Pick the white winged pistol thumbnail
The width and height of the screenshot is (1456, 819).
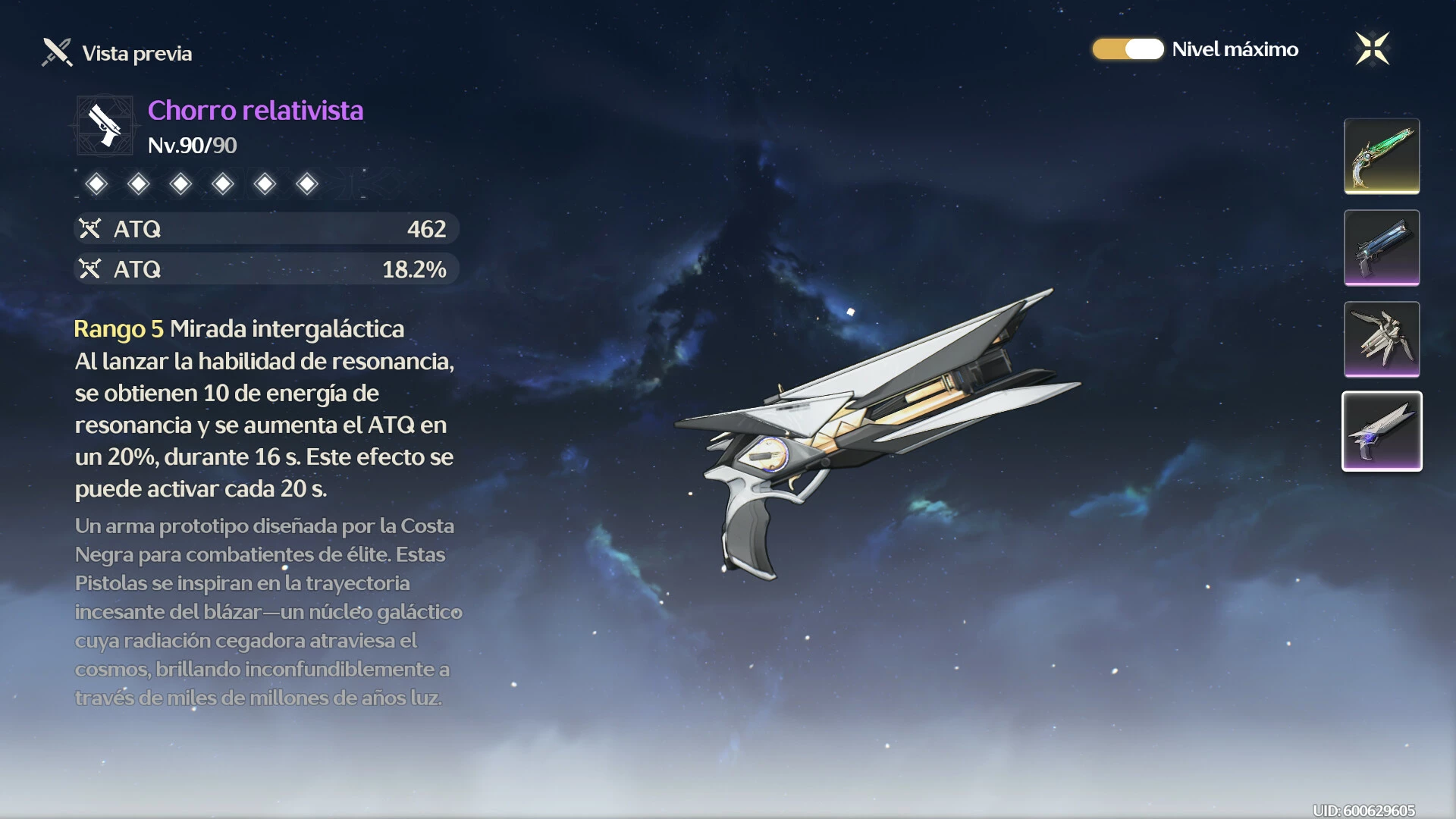tap(1382, 339)
